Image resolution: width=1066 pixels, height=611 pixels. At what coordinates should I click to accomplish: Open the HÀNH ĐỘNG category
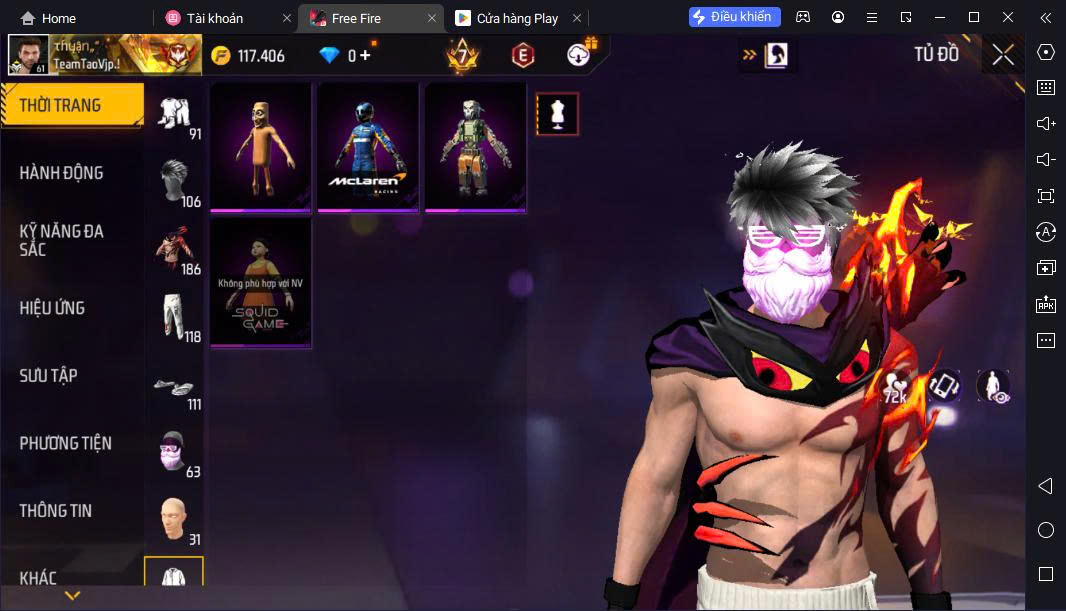(62, 173)
